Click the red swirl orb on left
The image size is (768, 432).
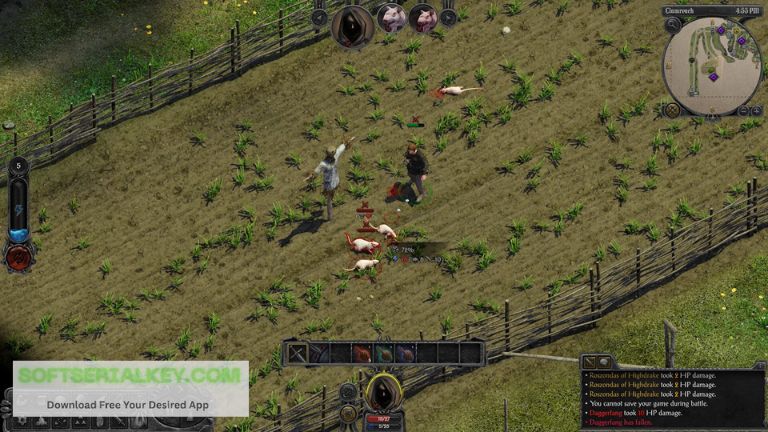point(20,257)
